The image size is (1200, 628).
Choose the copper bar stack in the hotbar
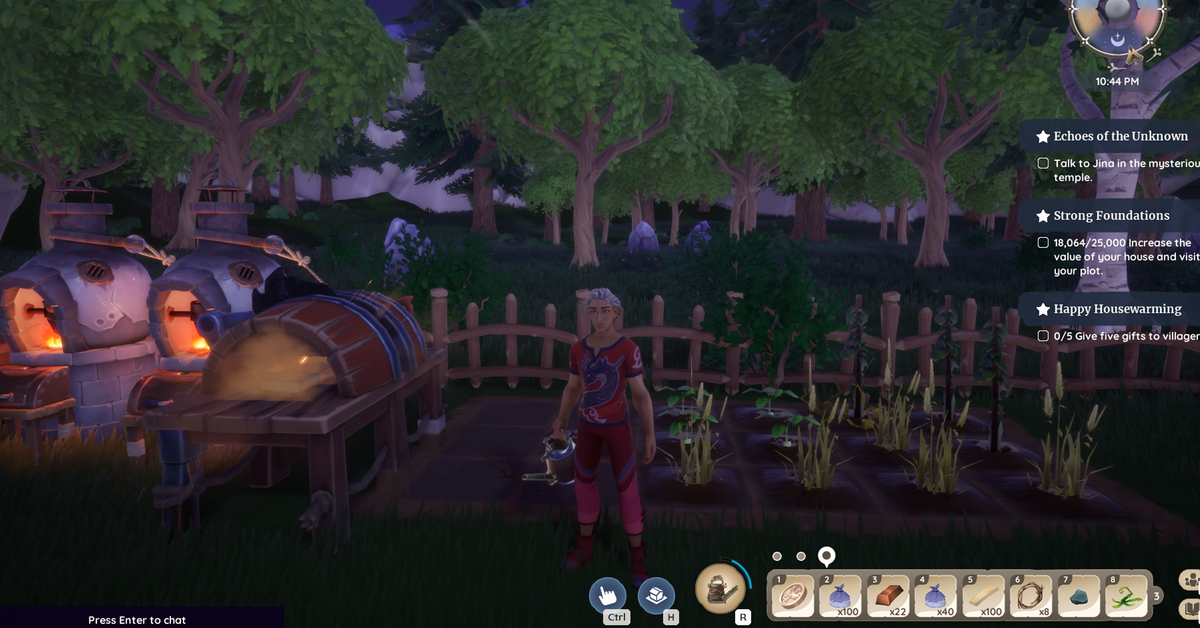[x=888, y=597]
